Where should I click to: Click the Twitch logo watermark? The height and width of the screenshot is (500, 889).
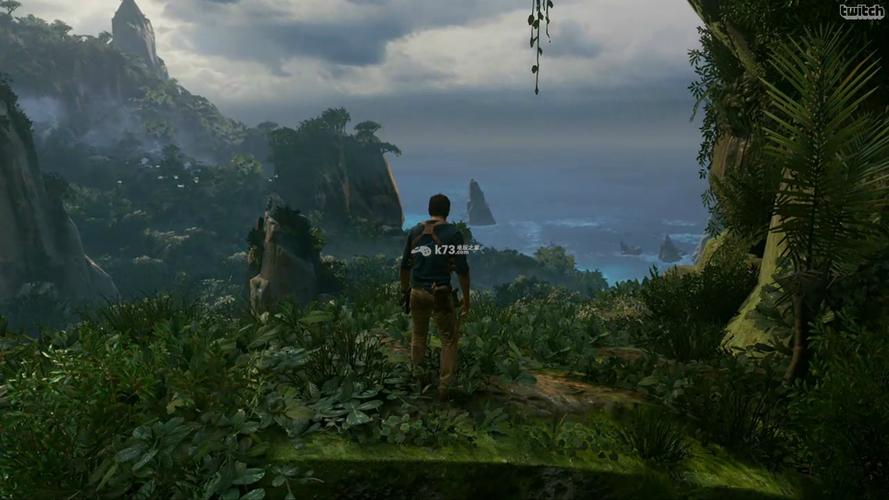861,12
